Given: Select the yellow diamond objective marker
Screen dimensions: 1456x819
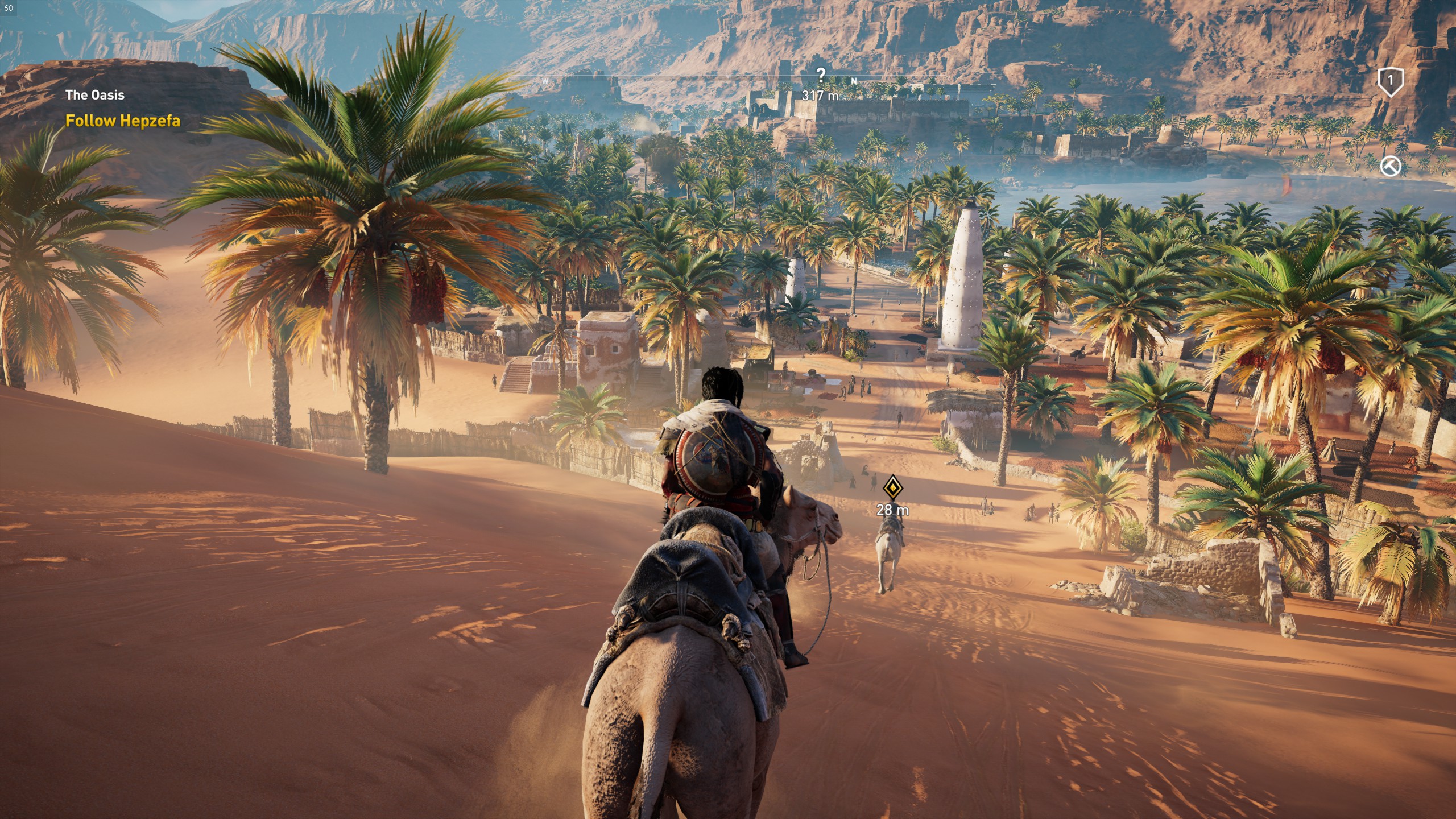Looking at the screenshot, I should (892, 488).
